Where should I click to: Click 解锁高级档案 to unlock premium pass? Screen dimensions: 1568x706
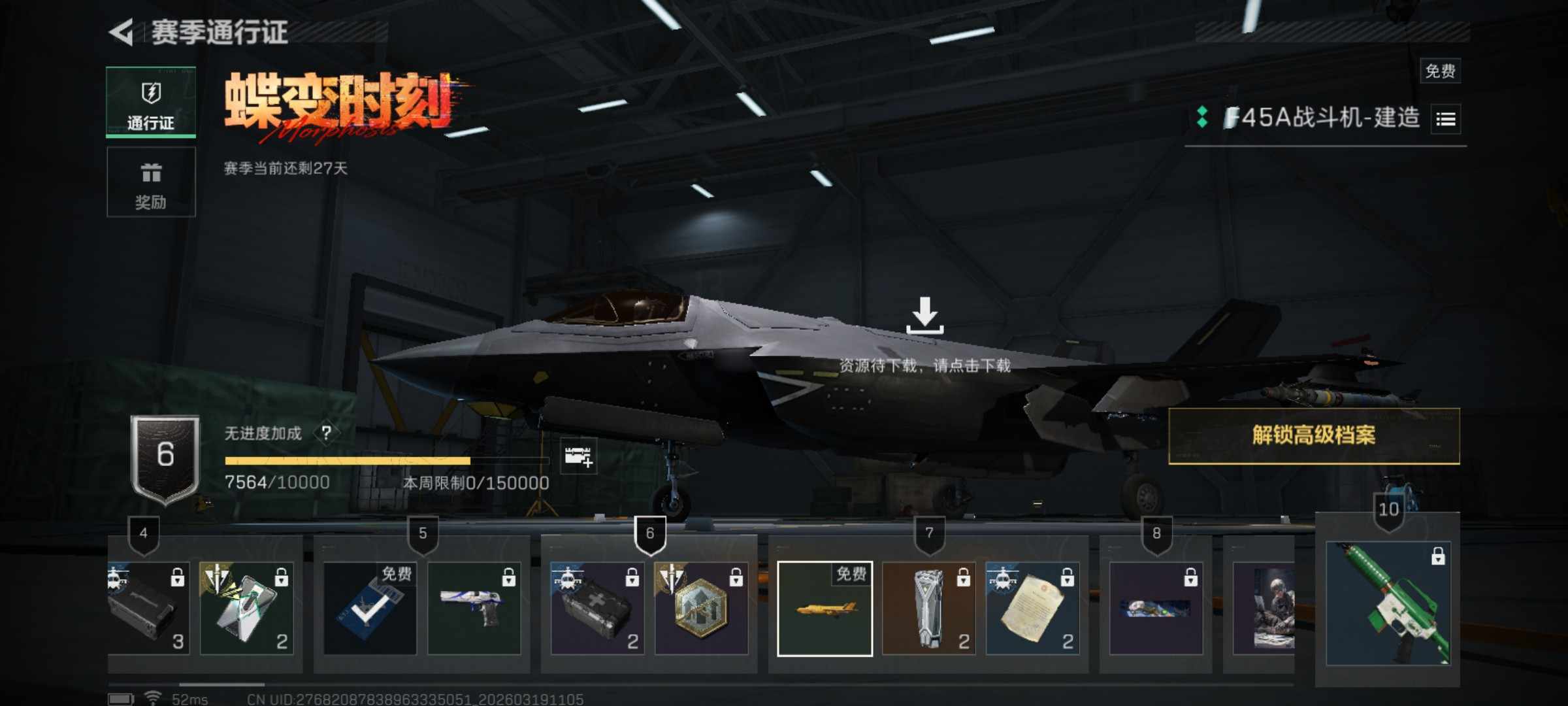[x=1314, y=436]
